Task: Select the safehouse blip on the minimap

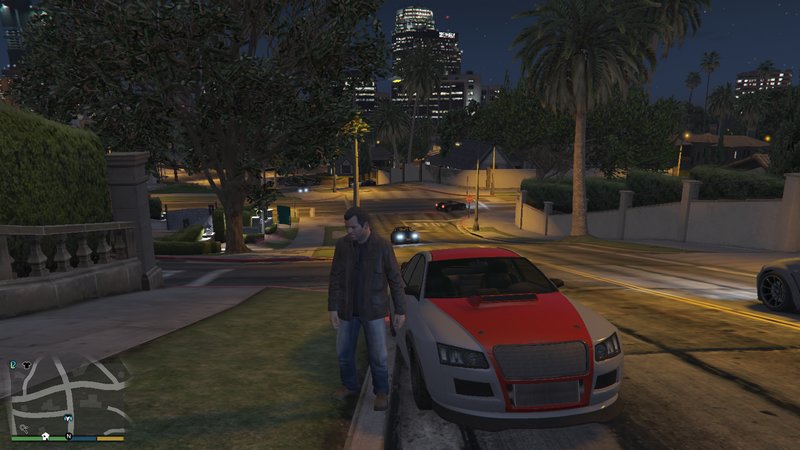Action: tap(45, 436)
